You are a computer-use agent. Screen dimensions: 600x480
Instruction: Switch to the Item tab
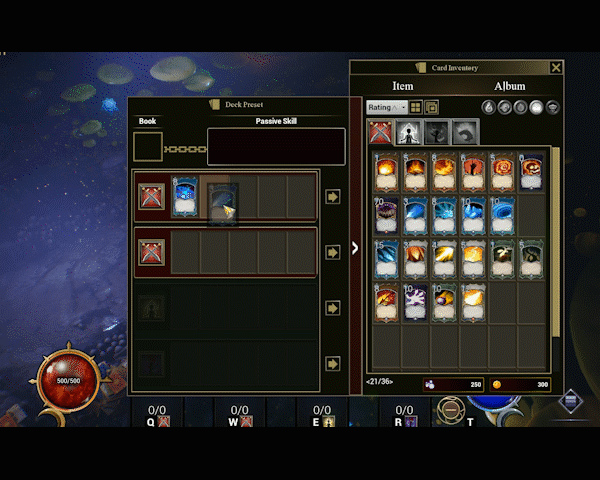click(402, 87)
